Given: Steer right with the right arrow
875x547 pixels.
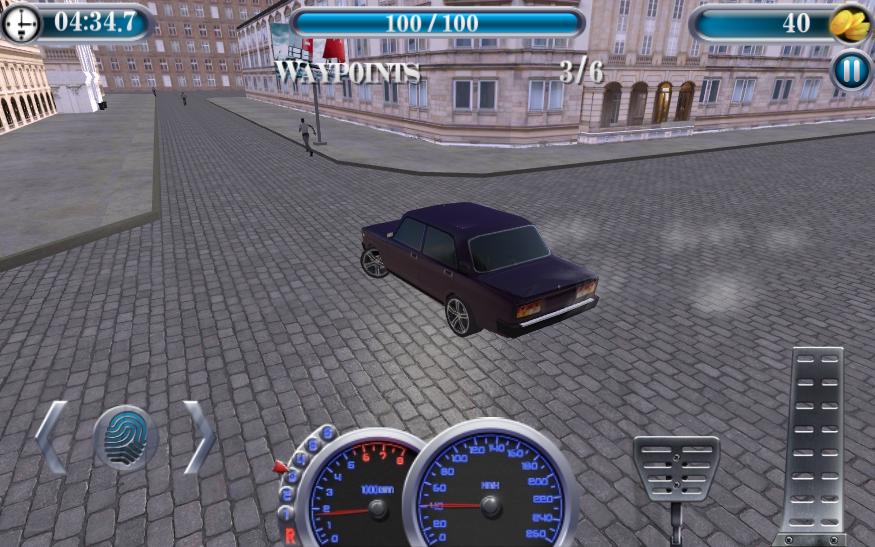Looking at the screenshot, I should [x=198, y=437].
